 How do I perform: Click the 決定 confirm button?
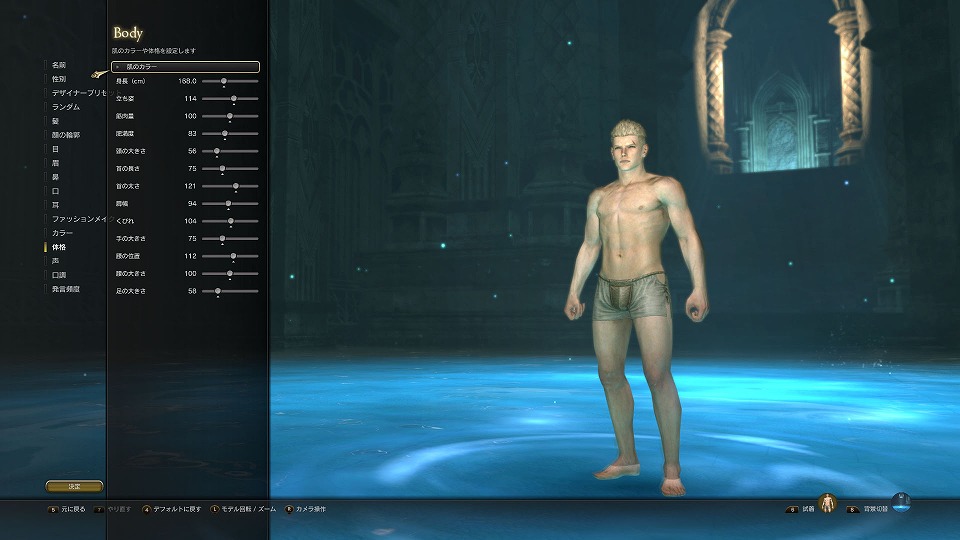coord(74,486)
